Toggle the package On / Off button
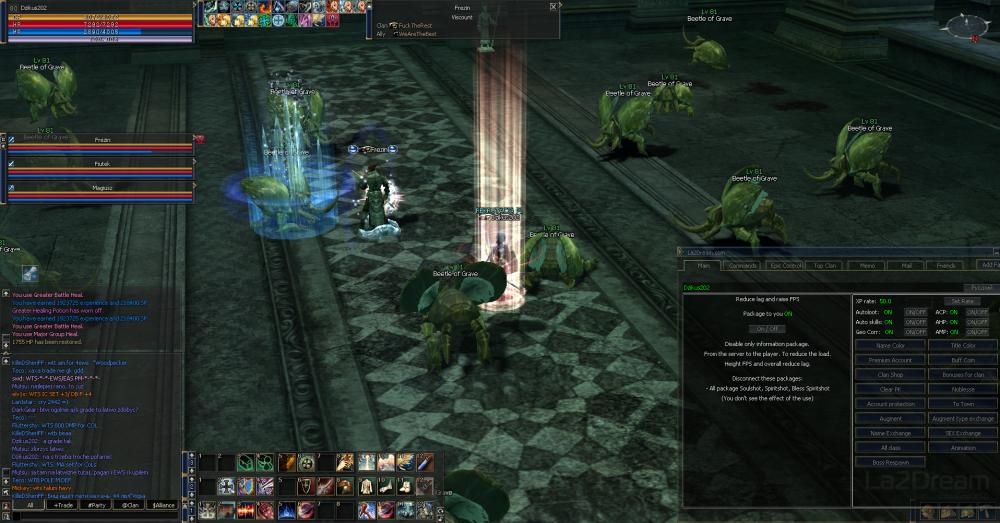1000x523 pixels. (766, 329)
